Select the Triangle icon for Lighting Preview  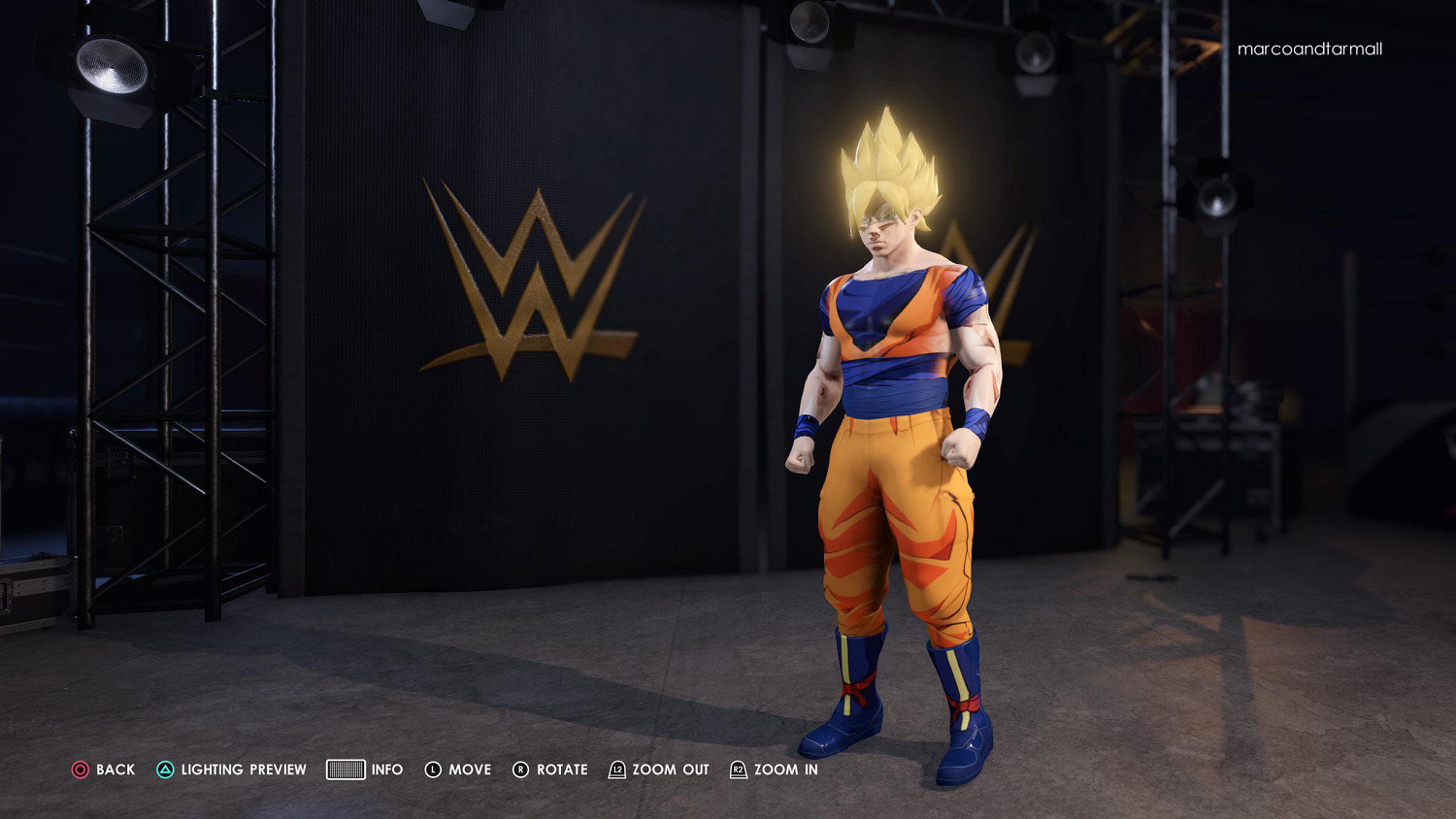point(166,770)
